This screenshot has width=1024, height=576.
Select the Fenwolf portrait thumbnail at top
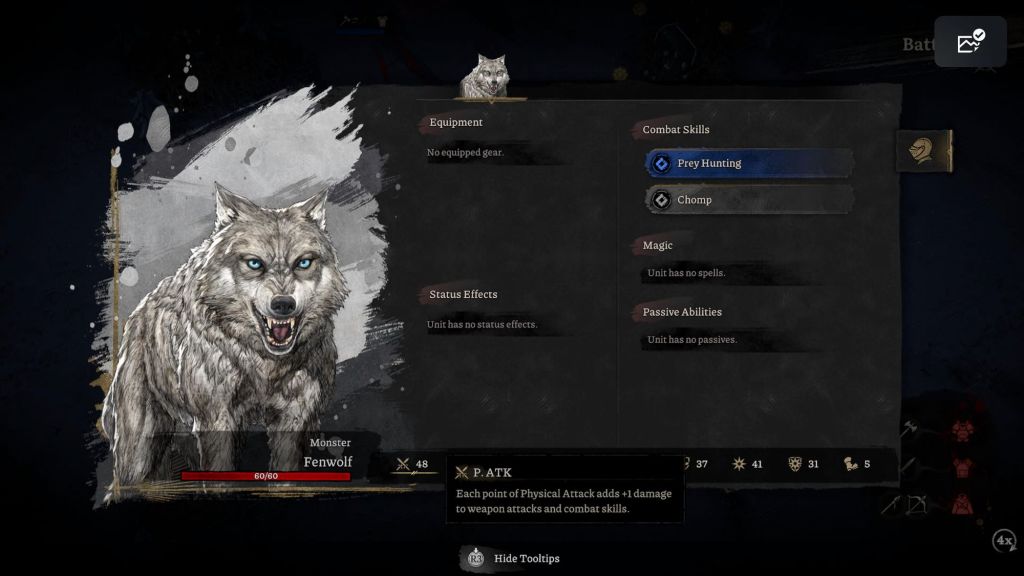click(490, 77)
